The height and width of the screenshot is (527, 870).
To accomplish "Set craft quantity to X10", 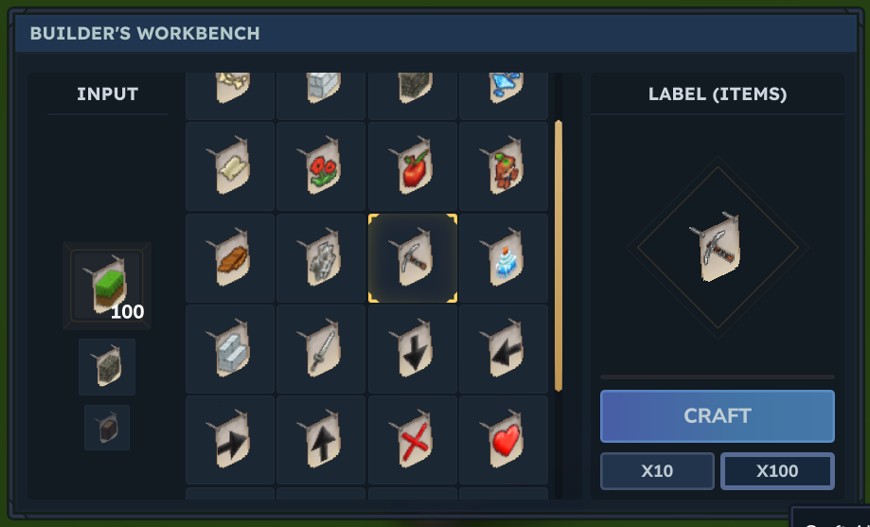I will pos(657,471).
